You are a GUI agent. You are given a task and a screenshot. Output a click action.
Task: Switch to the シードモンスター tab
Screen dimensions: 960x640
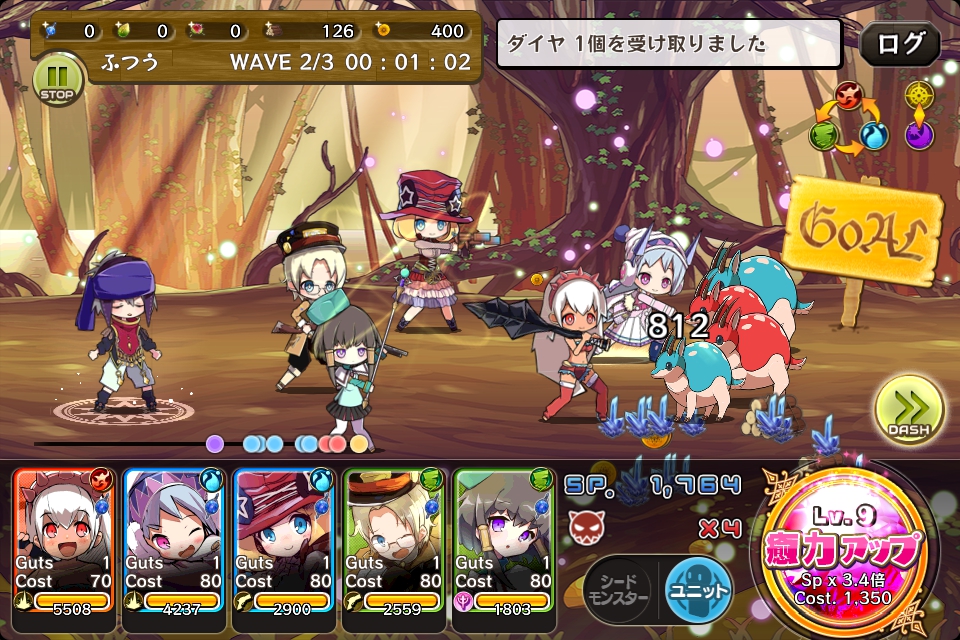pyautogui.click(x=616, y=588)
